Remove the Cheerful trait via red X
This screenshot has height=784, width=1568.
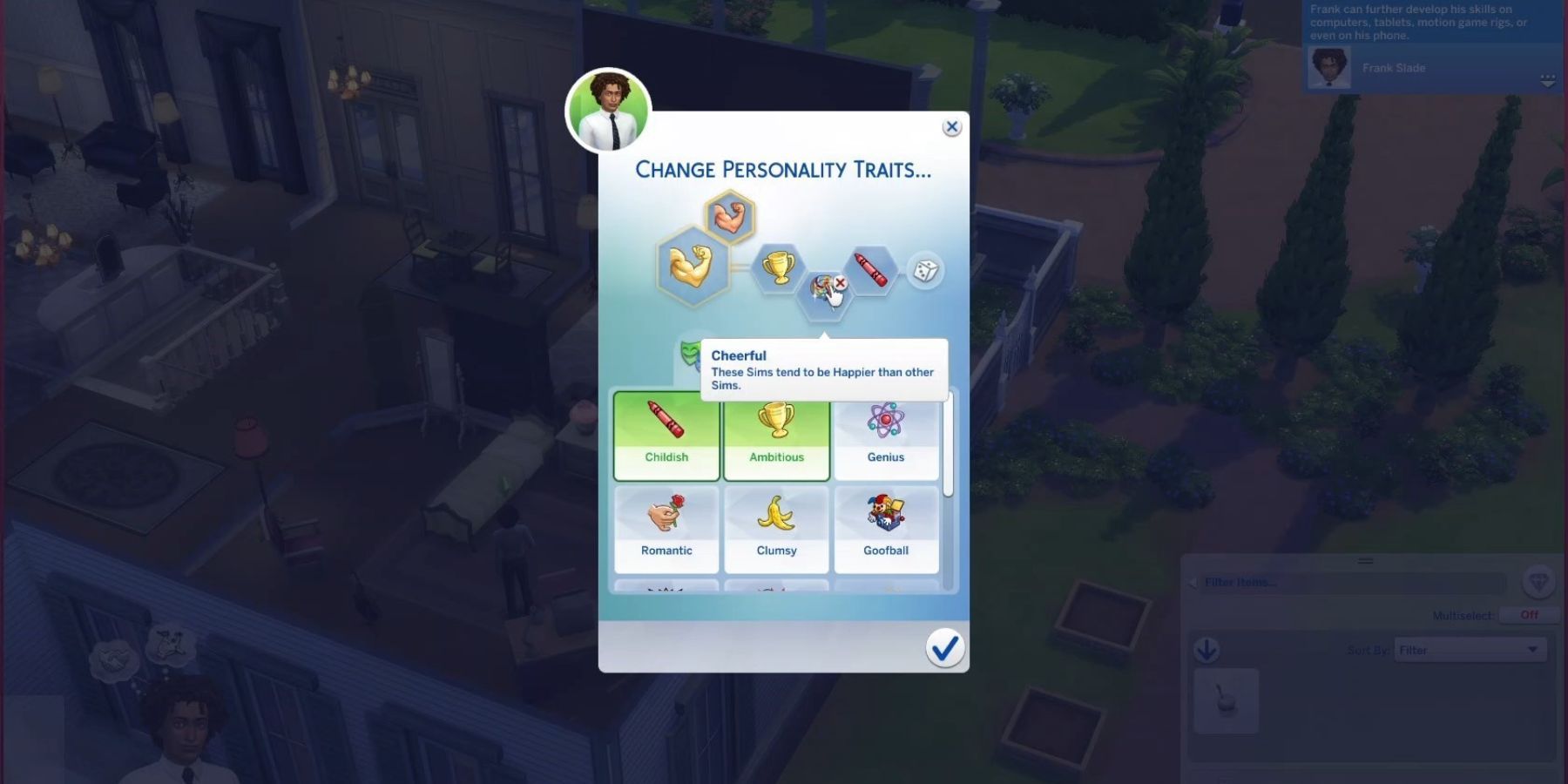841,282
